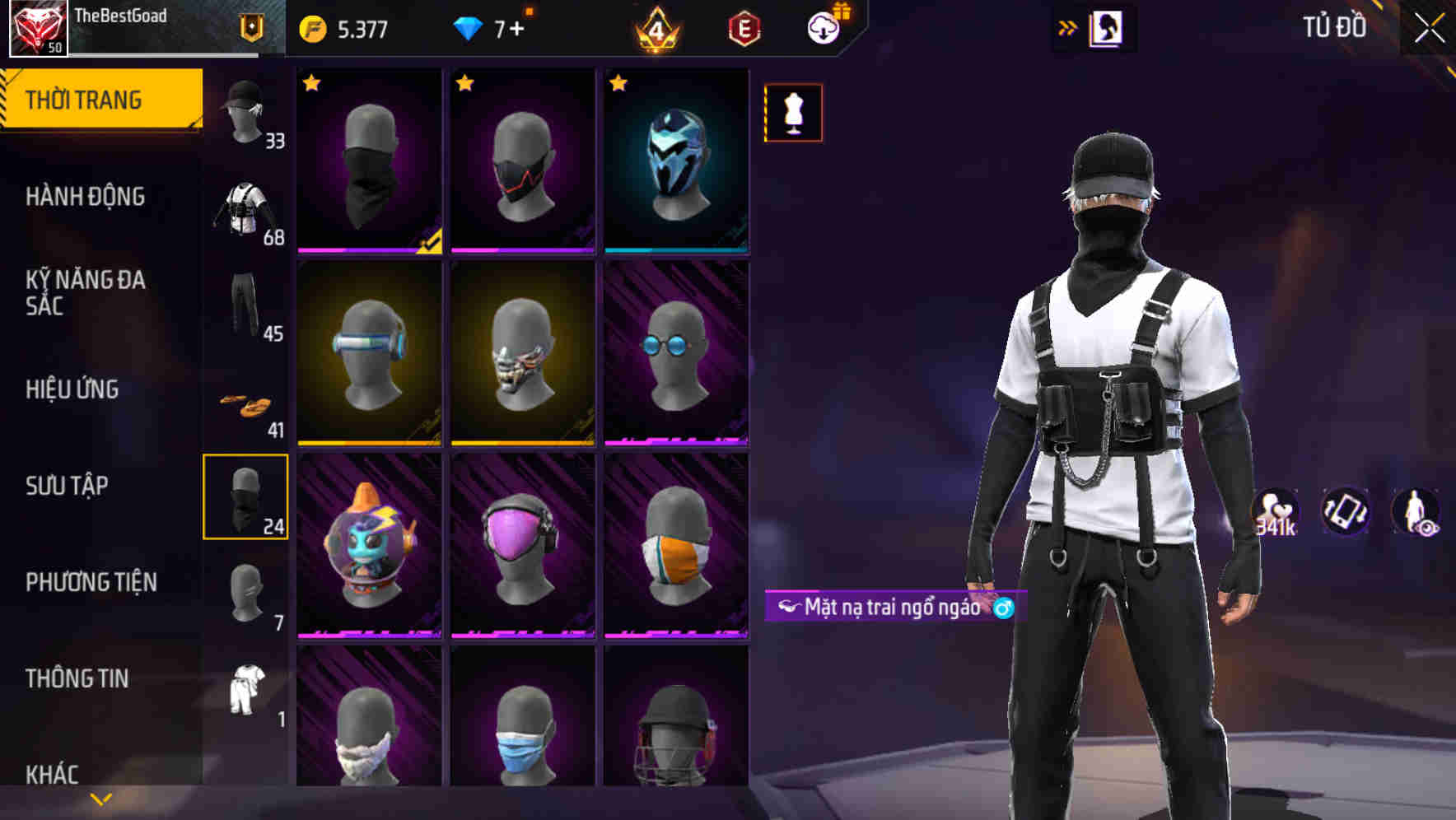Click the mannequin outfit preview icon
The image size is (1456, 820).
(x=793, y=113)
